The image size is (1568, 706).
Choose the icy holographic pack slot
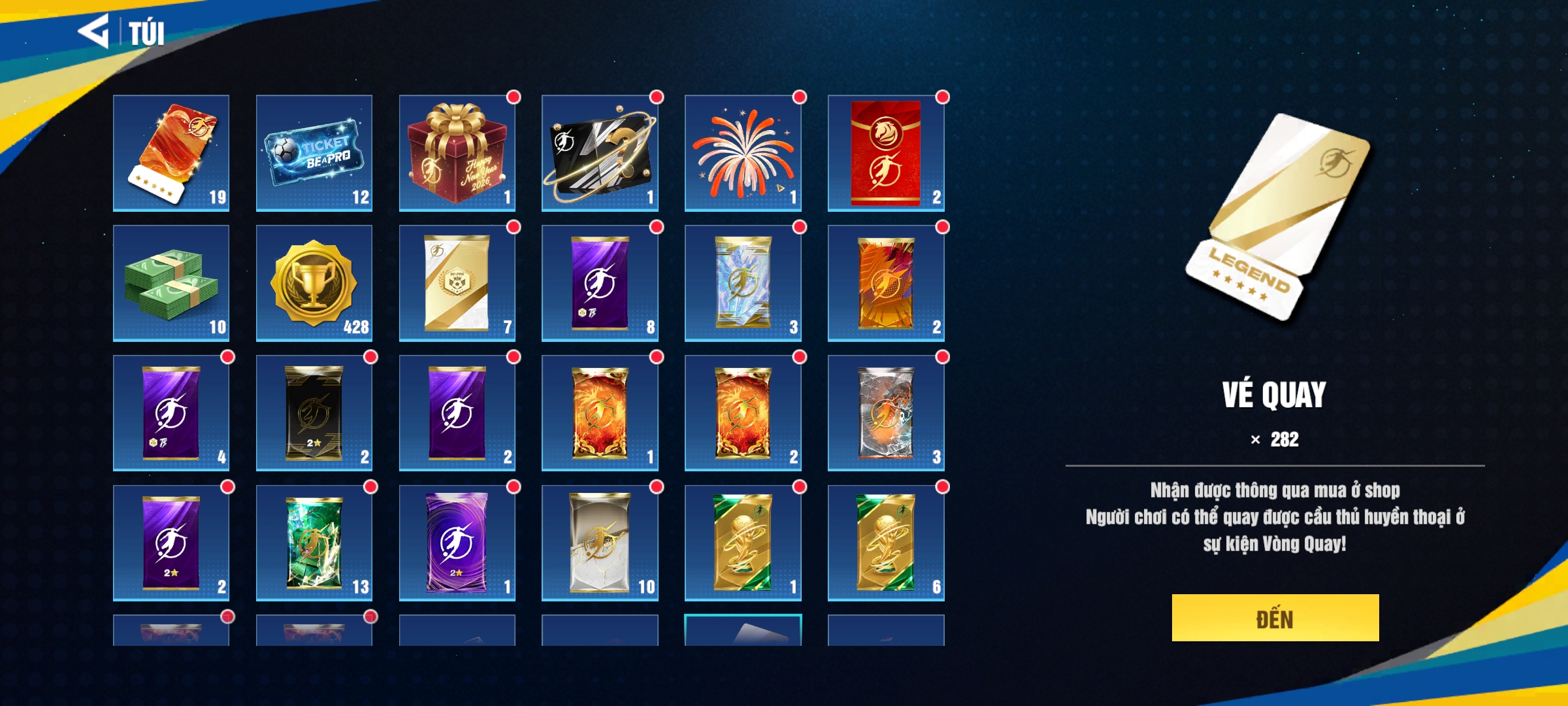(743, 283)
